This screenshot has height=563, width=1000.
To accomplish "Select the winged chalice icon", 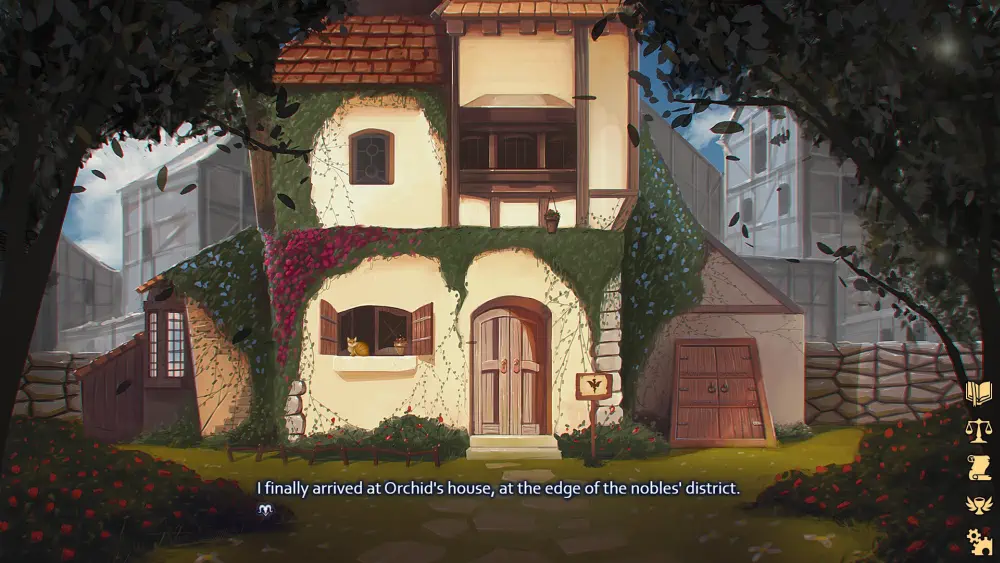I will 977,504.
